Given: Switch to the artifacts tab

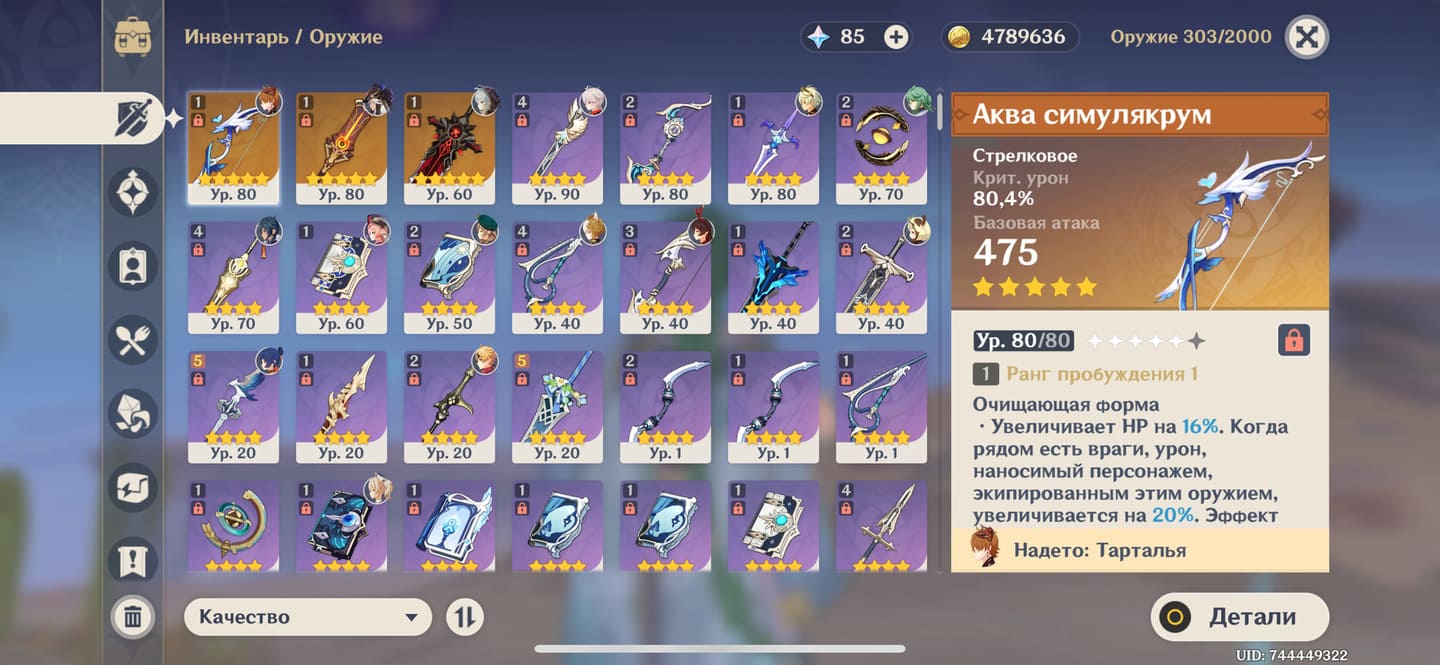Looking at the screenshot, I should click(x=133, y=193).
